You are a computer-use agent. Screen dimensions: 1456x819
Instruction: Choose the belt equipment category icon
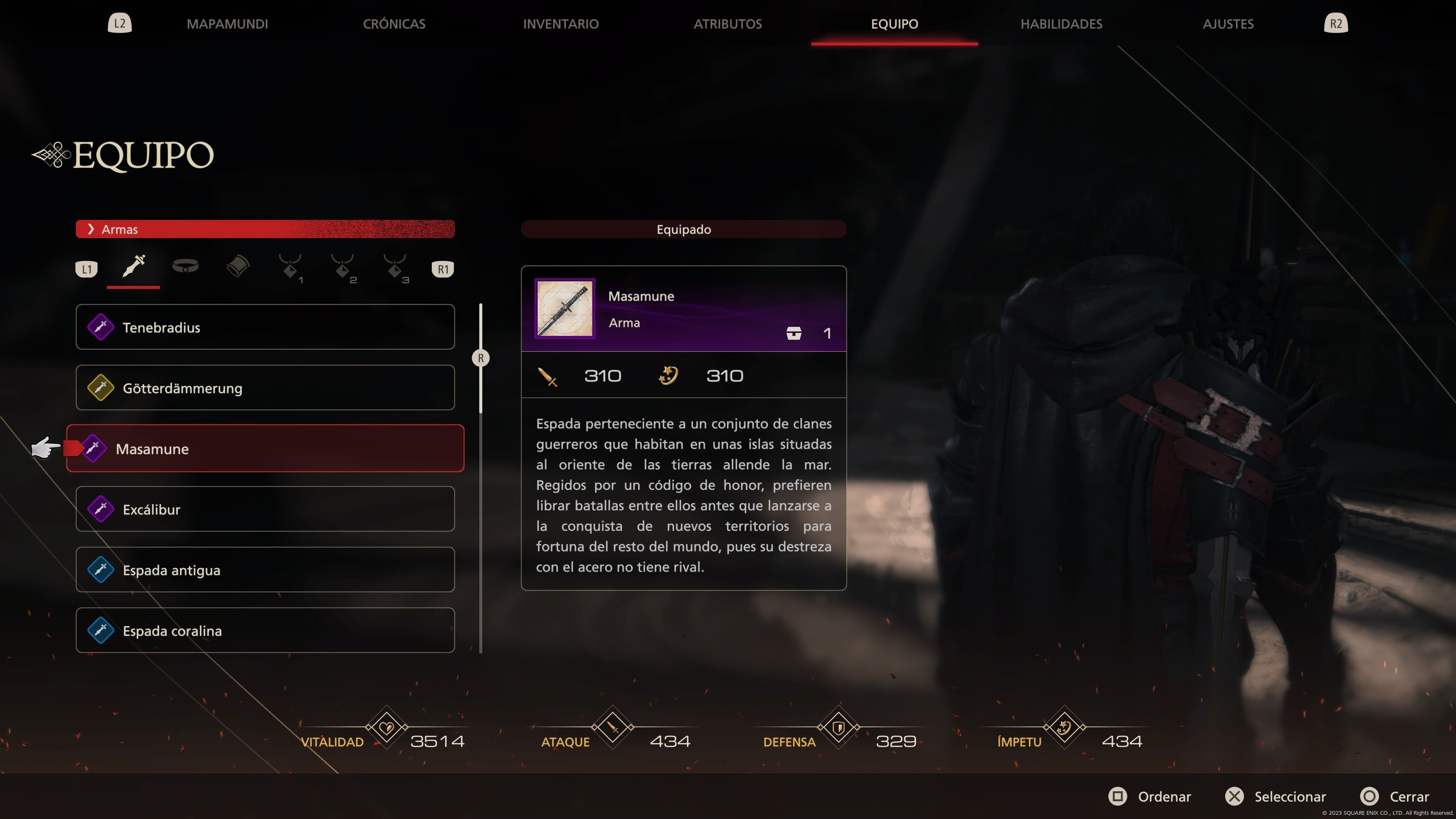(185, 266)
